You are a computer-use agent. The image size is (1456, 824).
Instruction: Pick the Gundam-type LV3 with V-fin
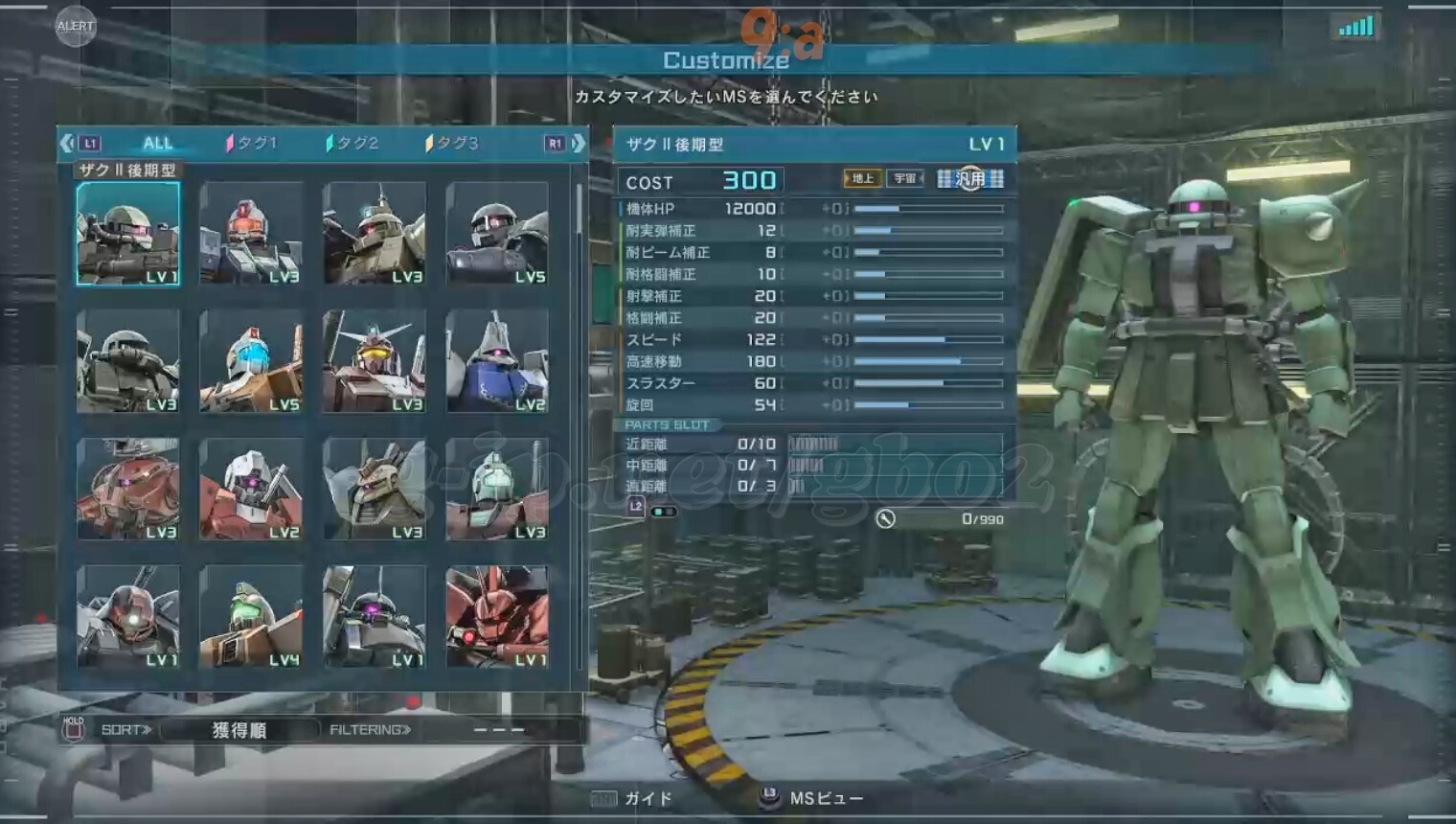point(375,361)
